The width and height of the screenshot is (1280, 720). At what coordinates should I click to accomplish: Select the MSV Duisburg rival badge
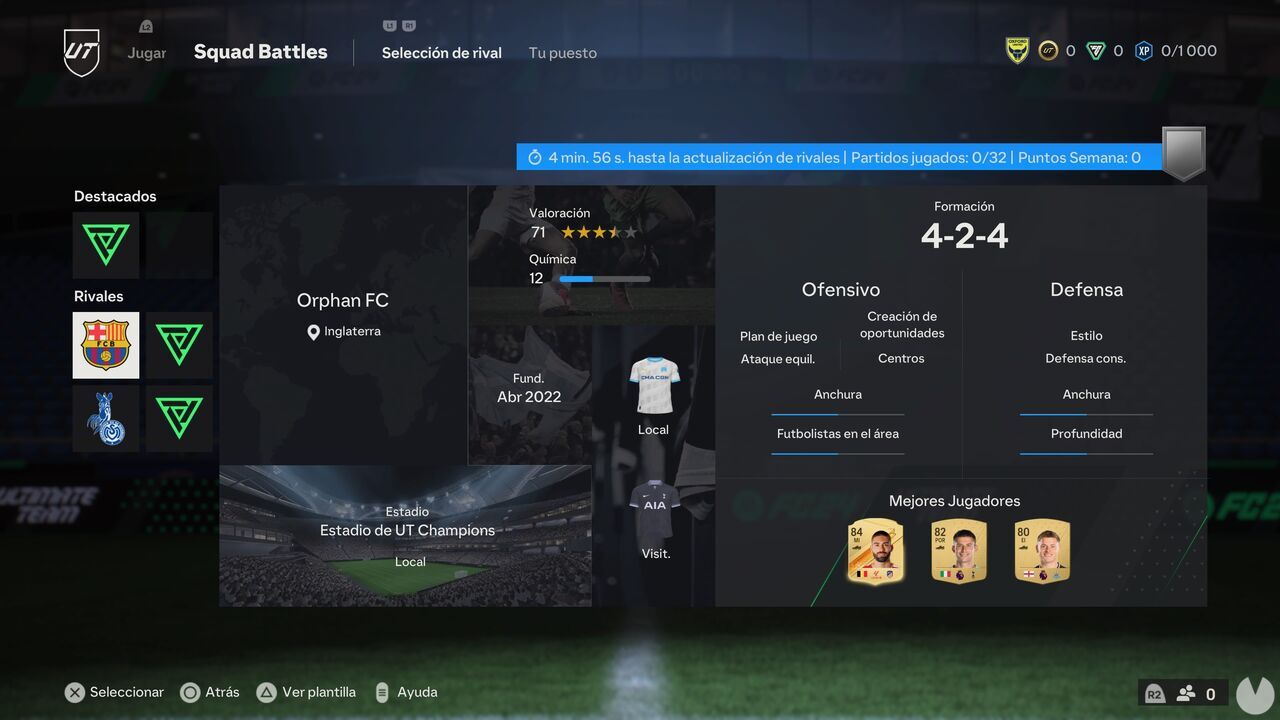[105, 417]
